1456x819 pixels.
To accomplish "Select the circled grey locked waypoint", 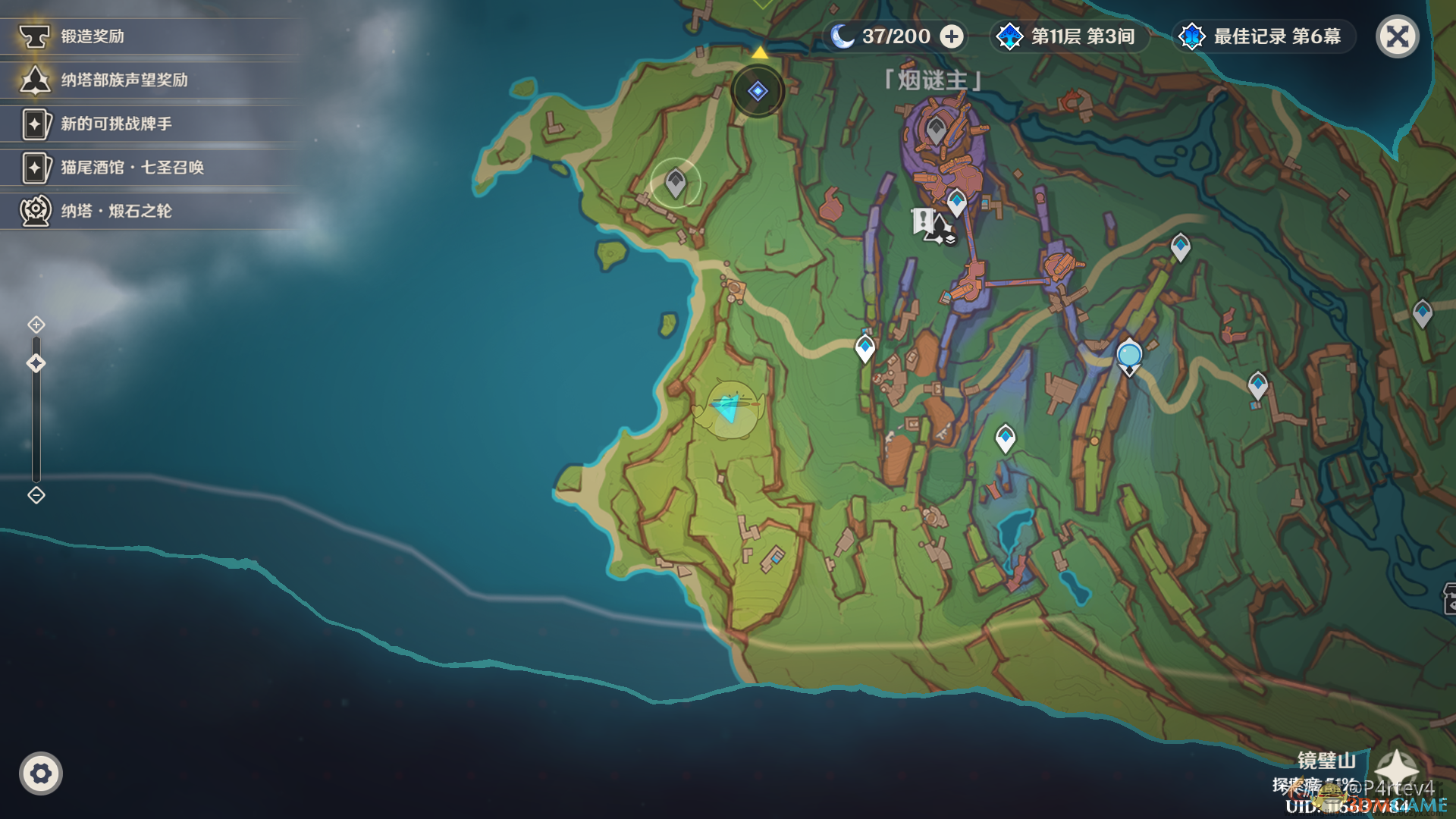I will (x=675, y=183).
